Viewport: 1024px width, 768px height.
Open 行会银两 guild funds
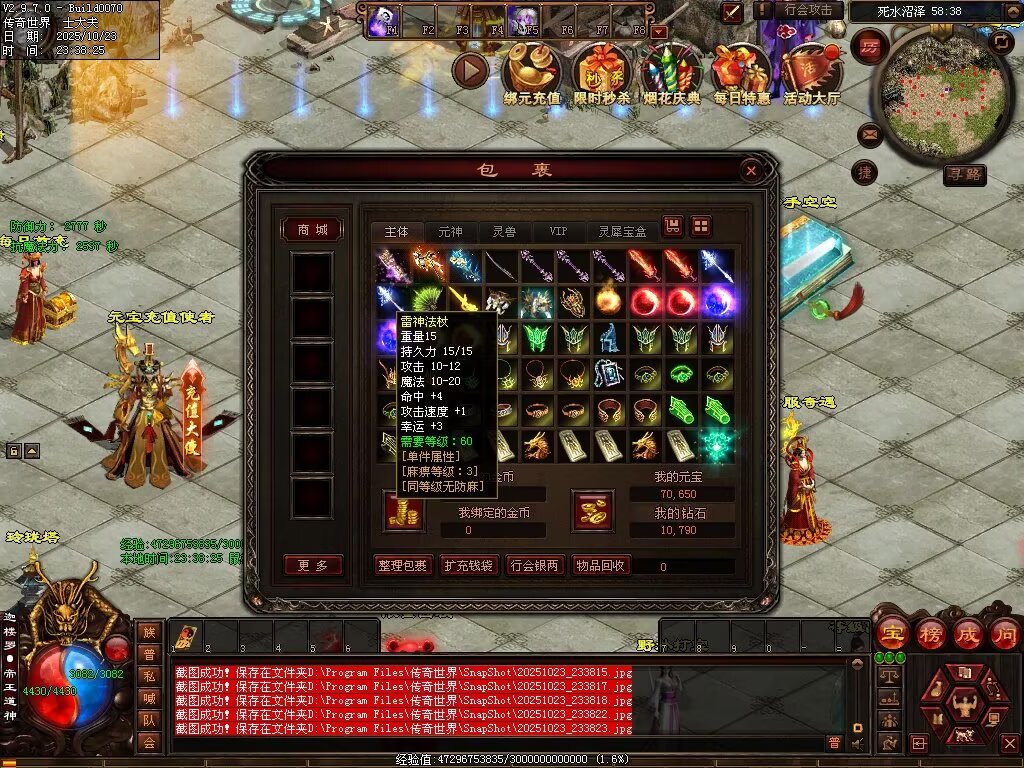(x=534, y=565)
